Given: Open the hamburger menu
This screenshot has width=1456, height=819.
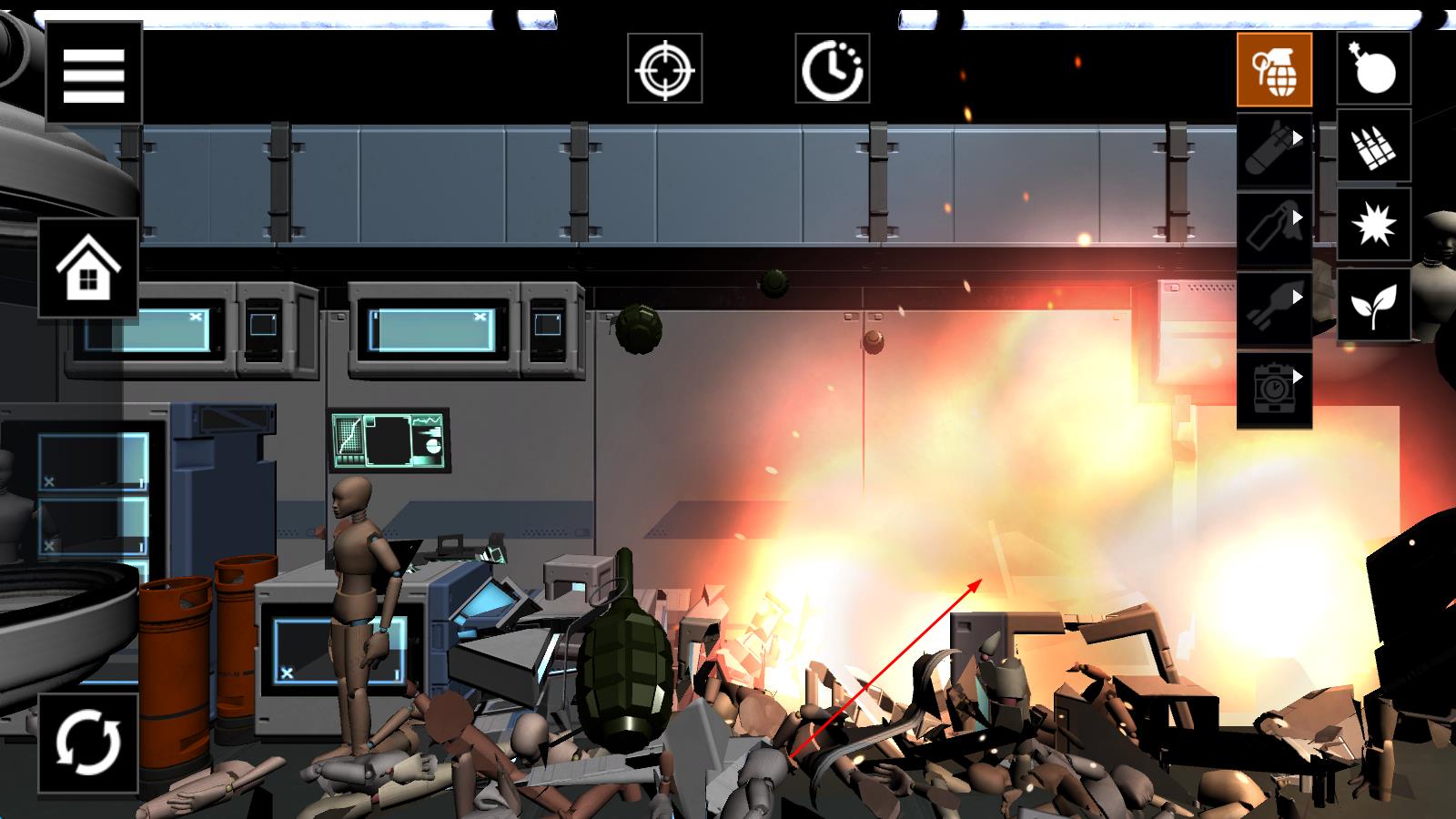Looking at the screenshot, I should pos(94,73).
